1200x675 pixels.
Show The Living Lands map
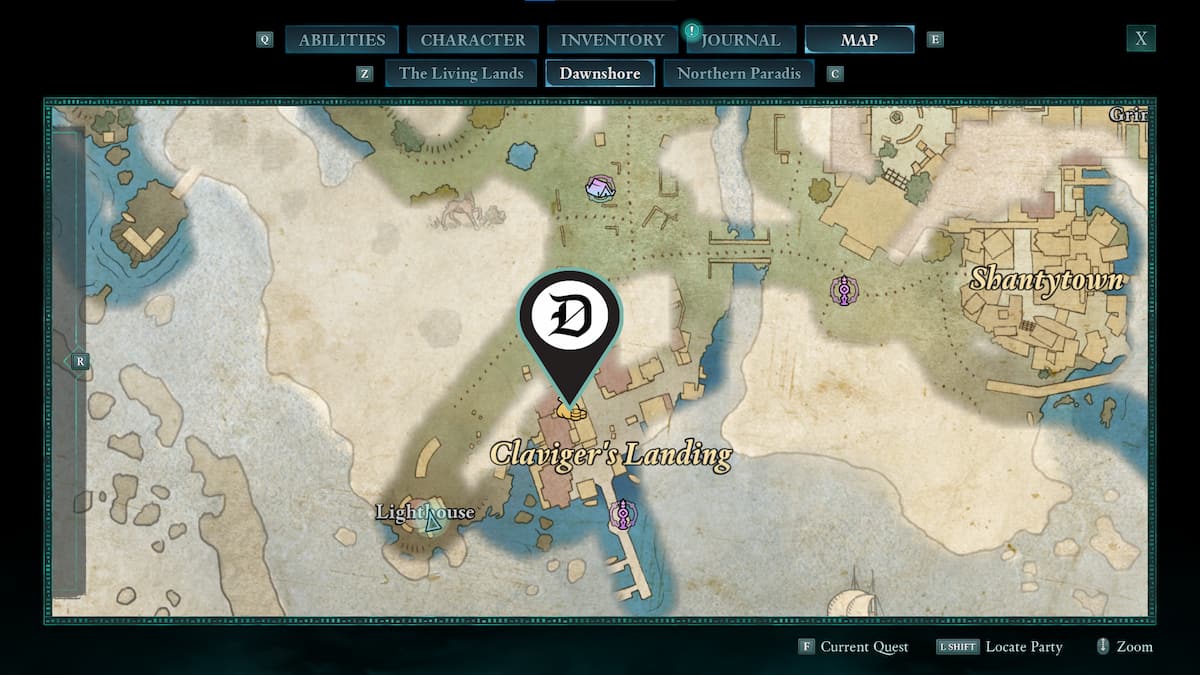[x=461, y=73]
